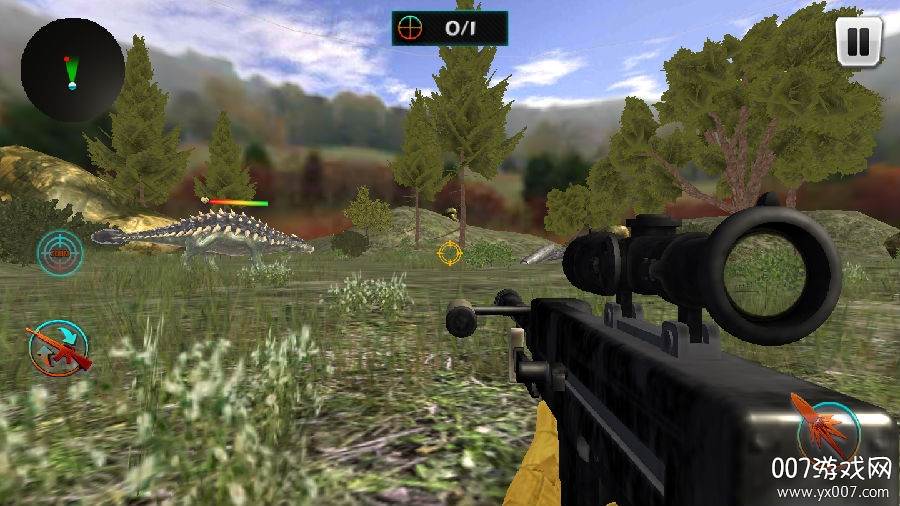
Task: Pause the game
Action: [x=857, y=42]
